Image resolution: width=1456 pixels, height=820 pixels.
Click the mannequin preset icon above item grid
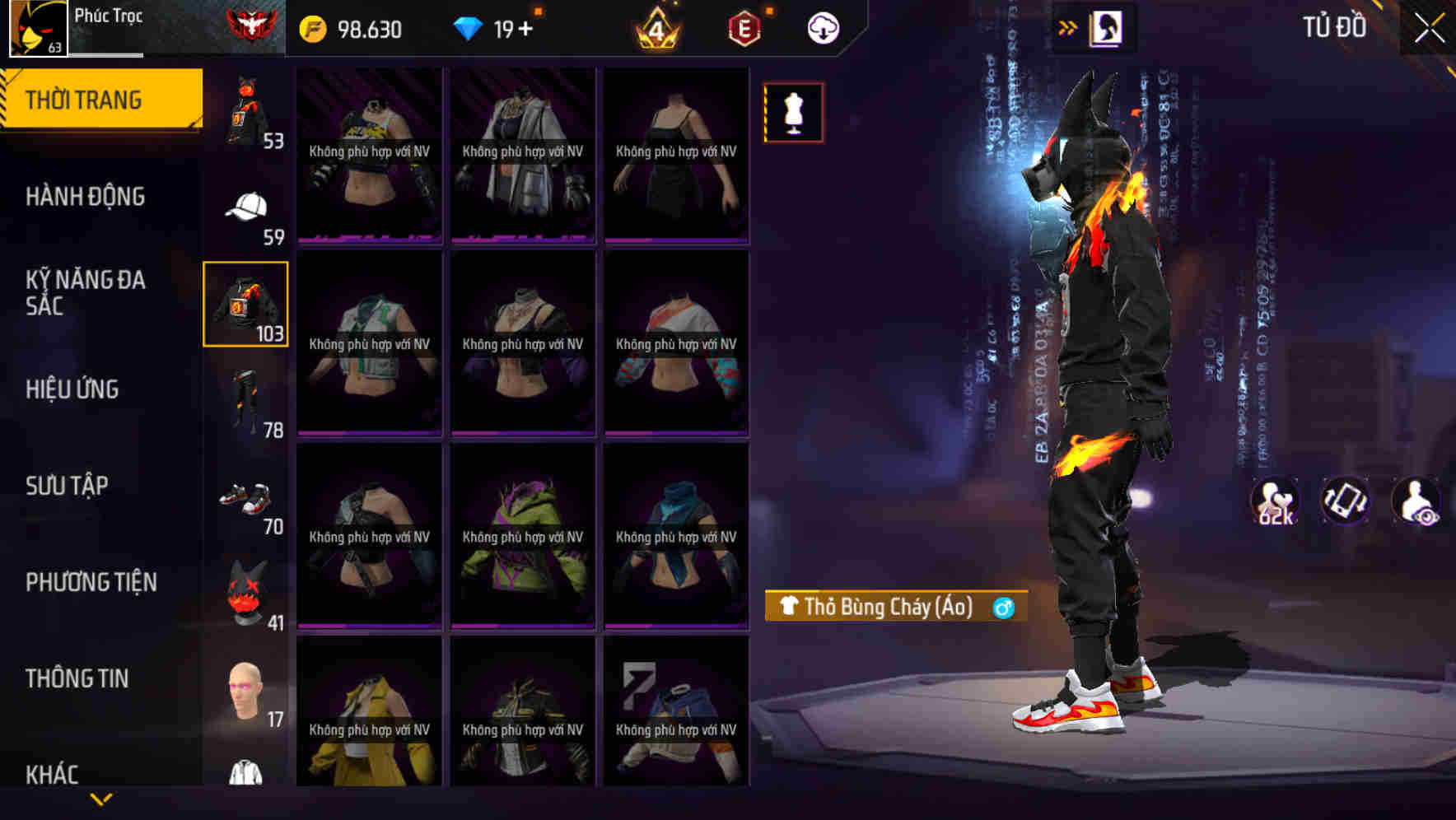pyautogui.click(x=793, y=112)
